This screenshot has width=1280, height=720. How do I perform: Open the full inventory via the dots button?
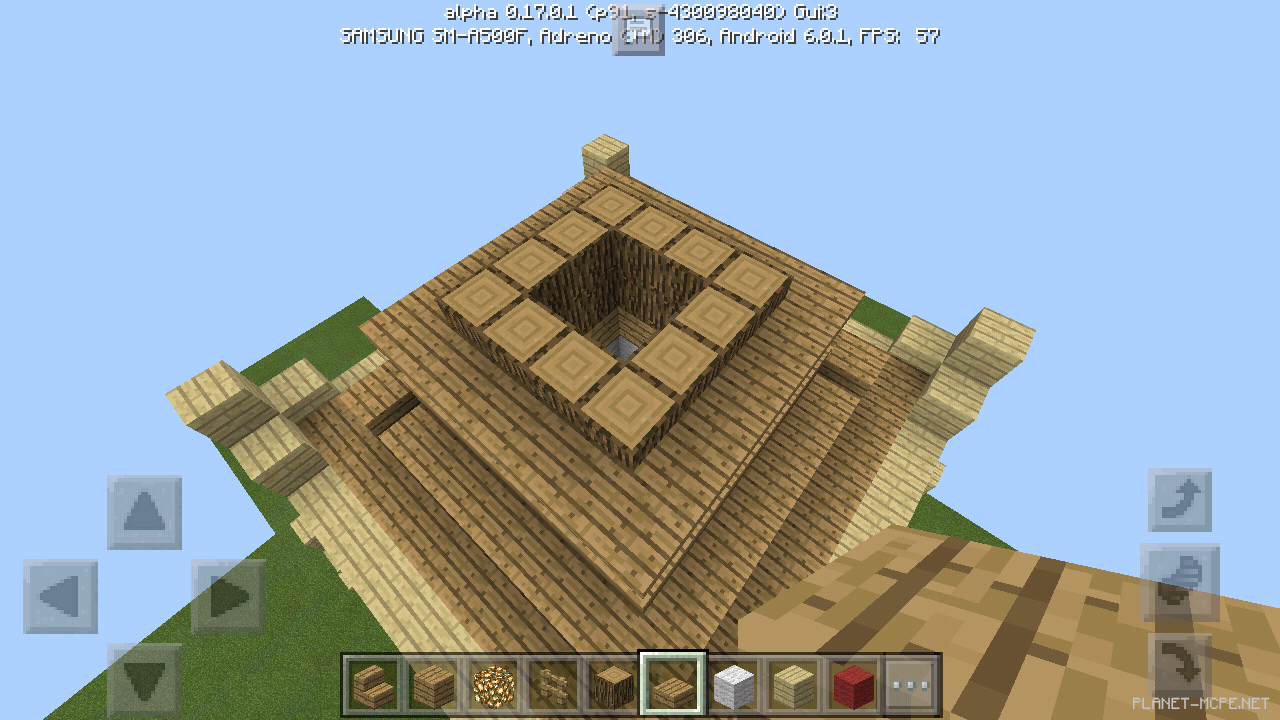click(911, 685)
